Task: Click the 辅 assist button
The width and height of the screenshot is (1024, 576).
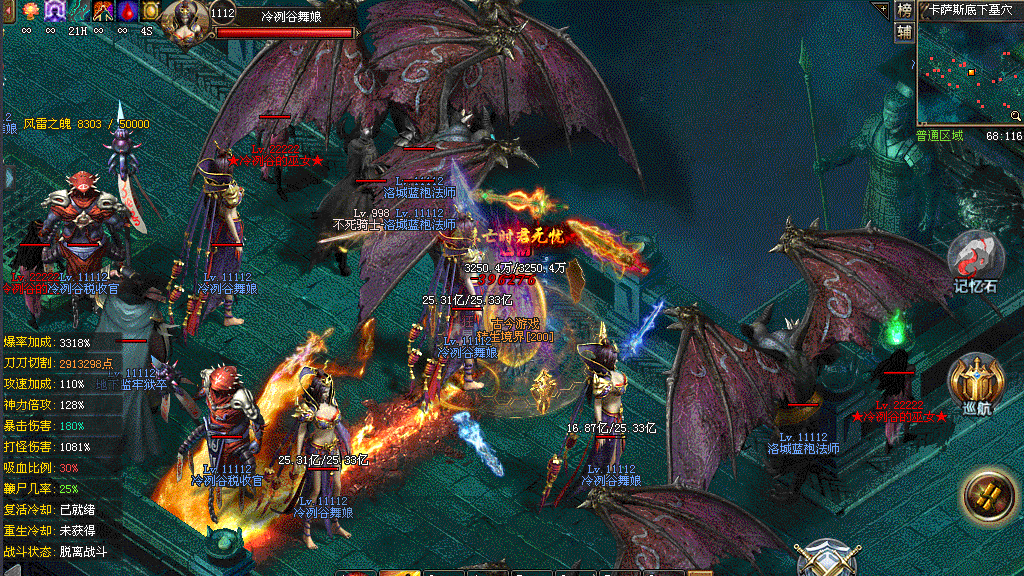Action: [904, 31]
